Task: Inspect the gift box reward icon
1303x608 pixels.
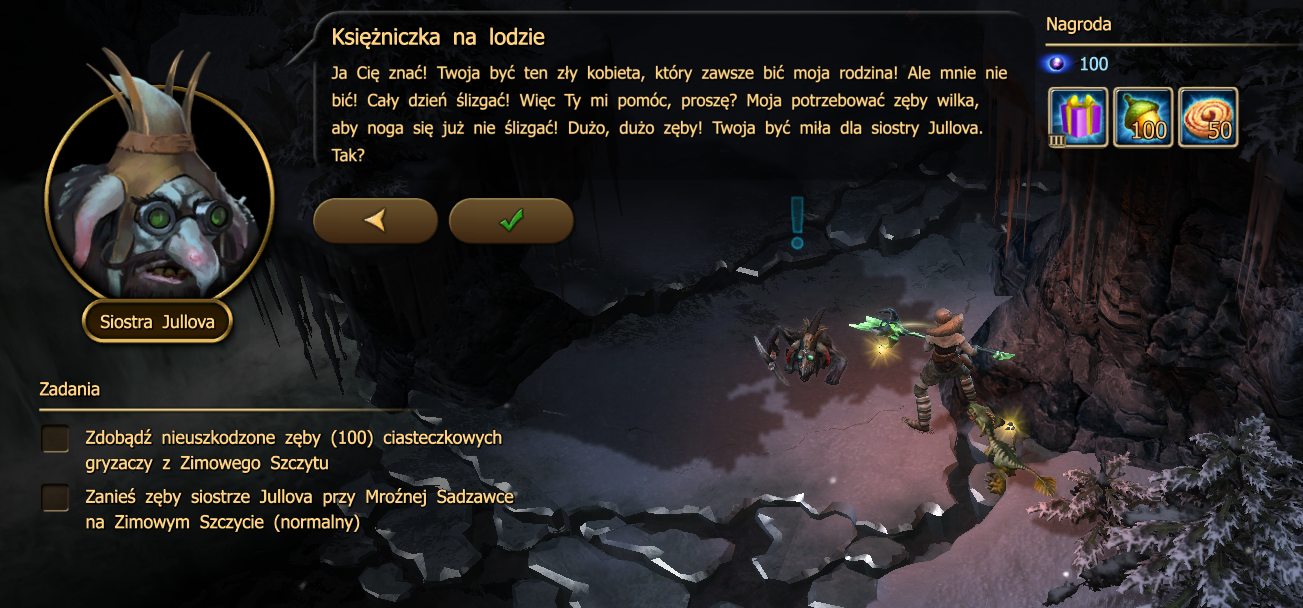Action: (x=1078, y=117)
